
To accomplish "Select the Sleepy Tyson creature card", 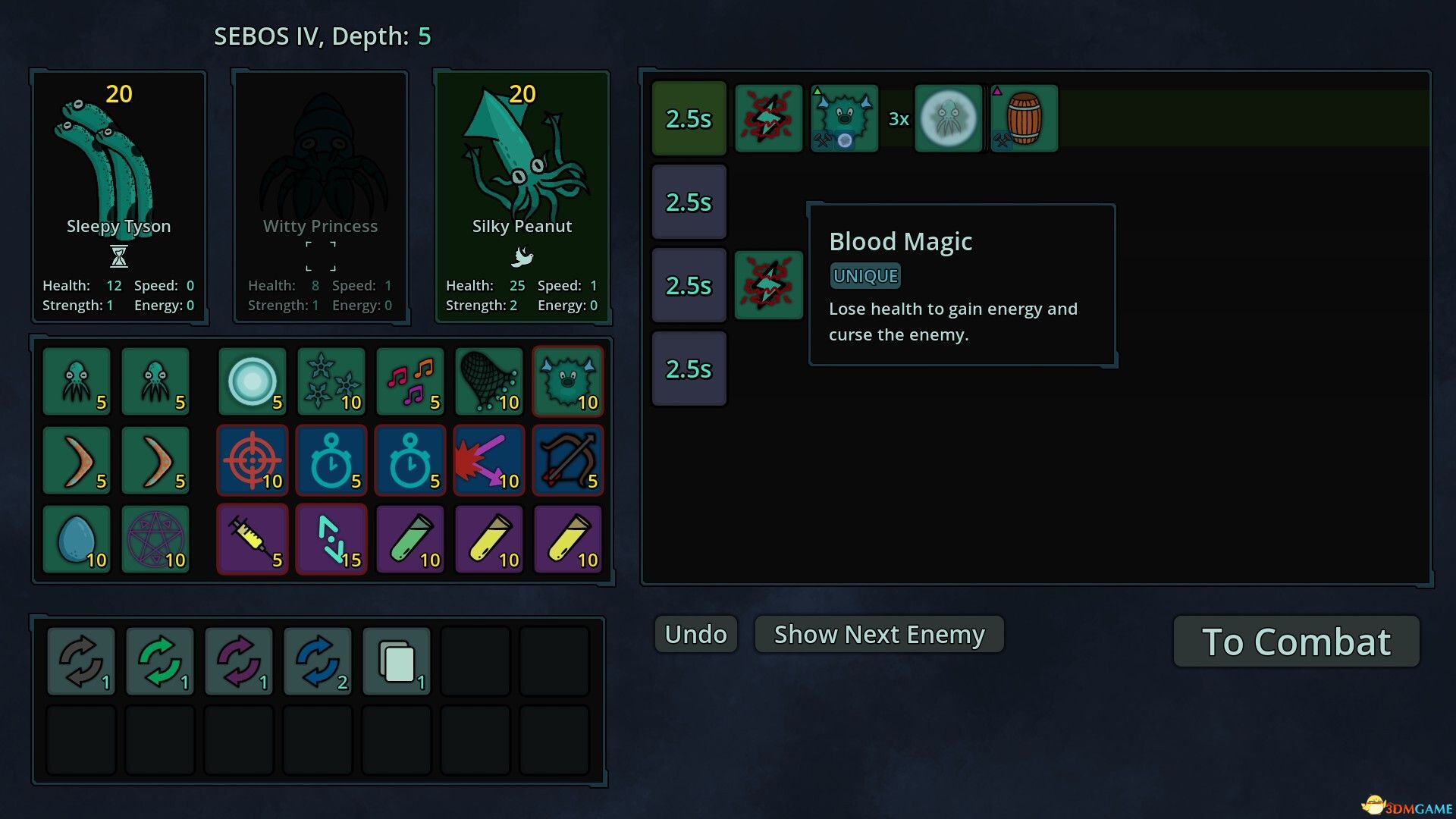I will click(x=118, y=197).
